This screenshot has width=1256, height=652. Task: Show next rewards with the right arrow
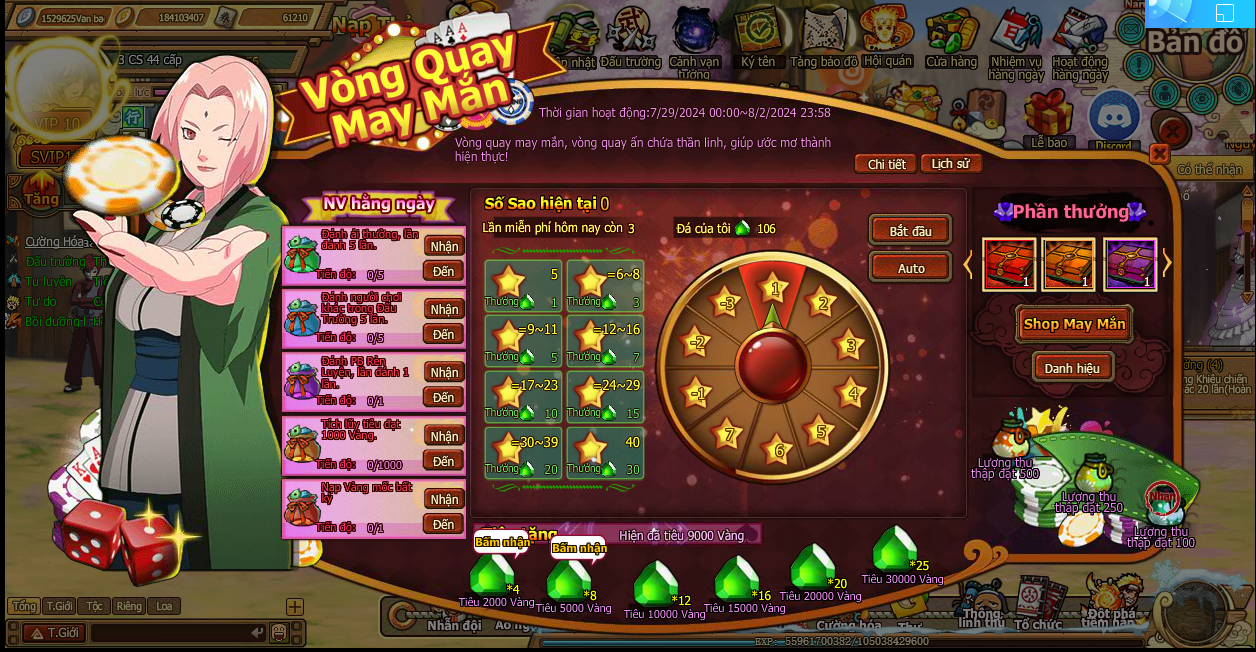1167,263
